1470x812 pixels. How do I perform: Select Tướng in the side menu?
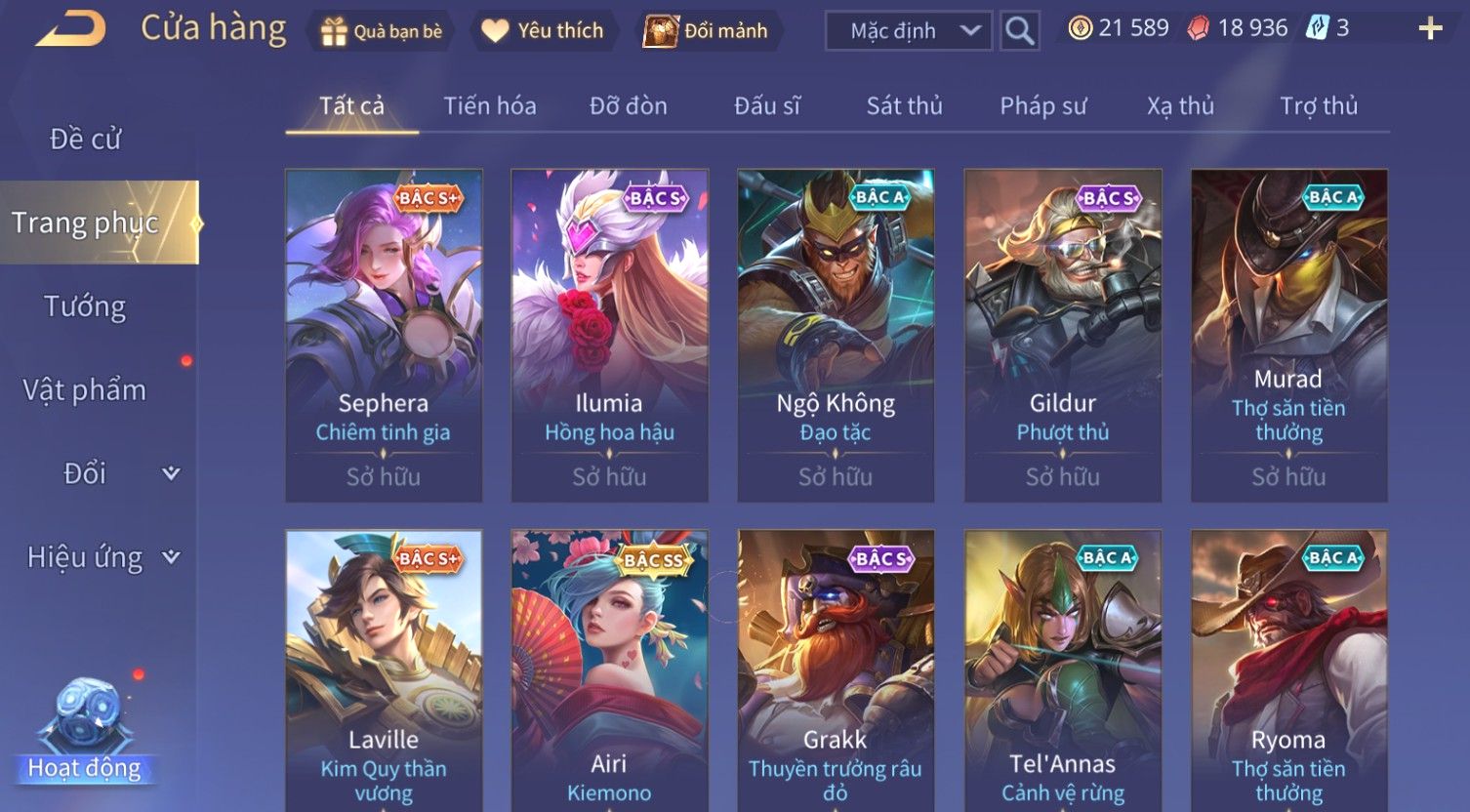click(86, 306)
